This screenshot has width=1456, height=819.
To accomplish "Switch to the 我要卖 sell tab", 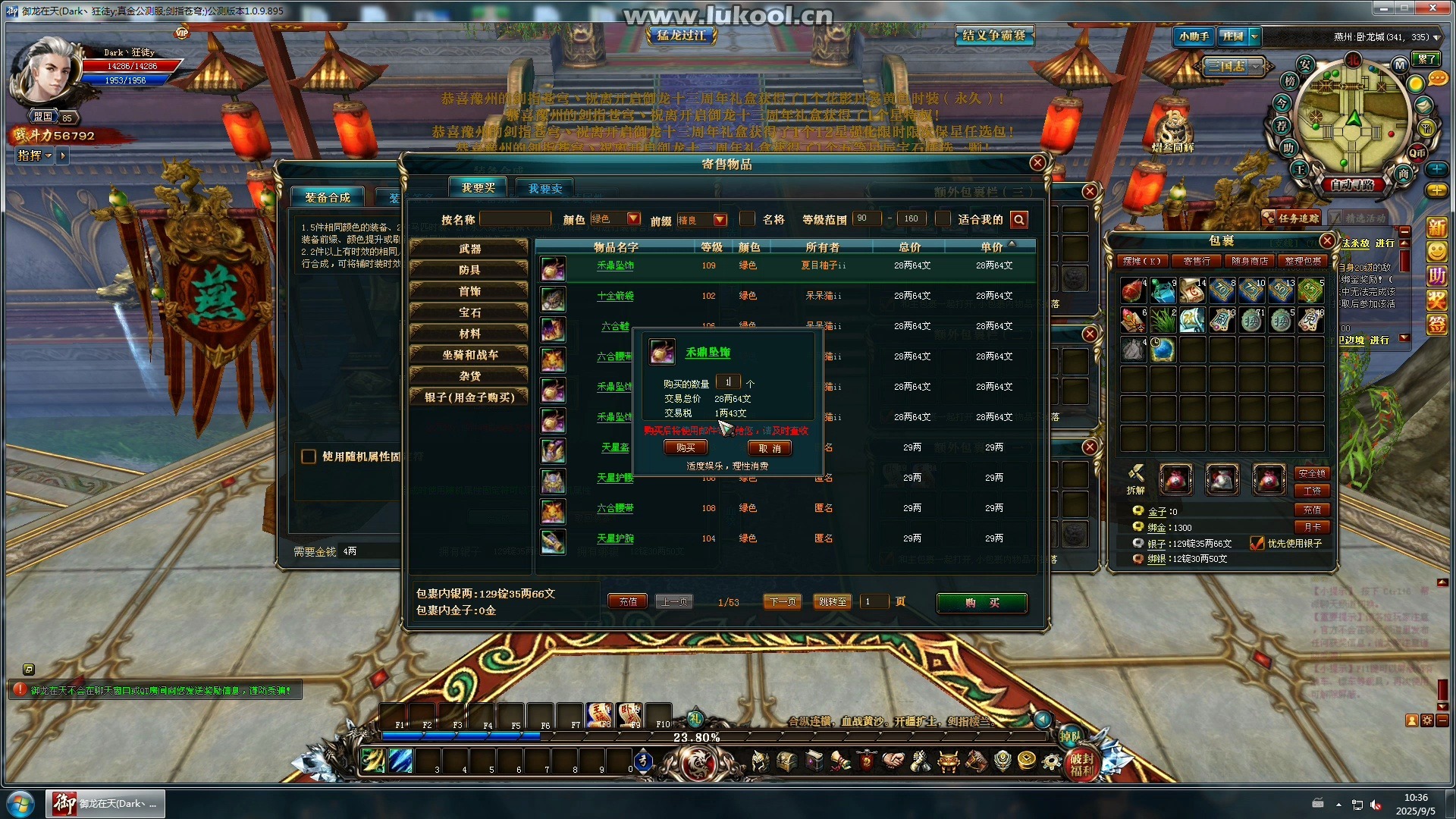I will point(545,188).
